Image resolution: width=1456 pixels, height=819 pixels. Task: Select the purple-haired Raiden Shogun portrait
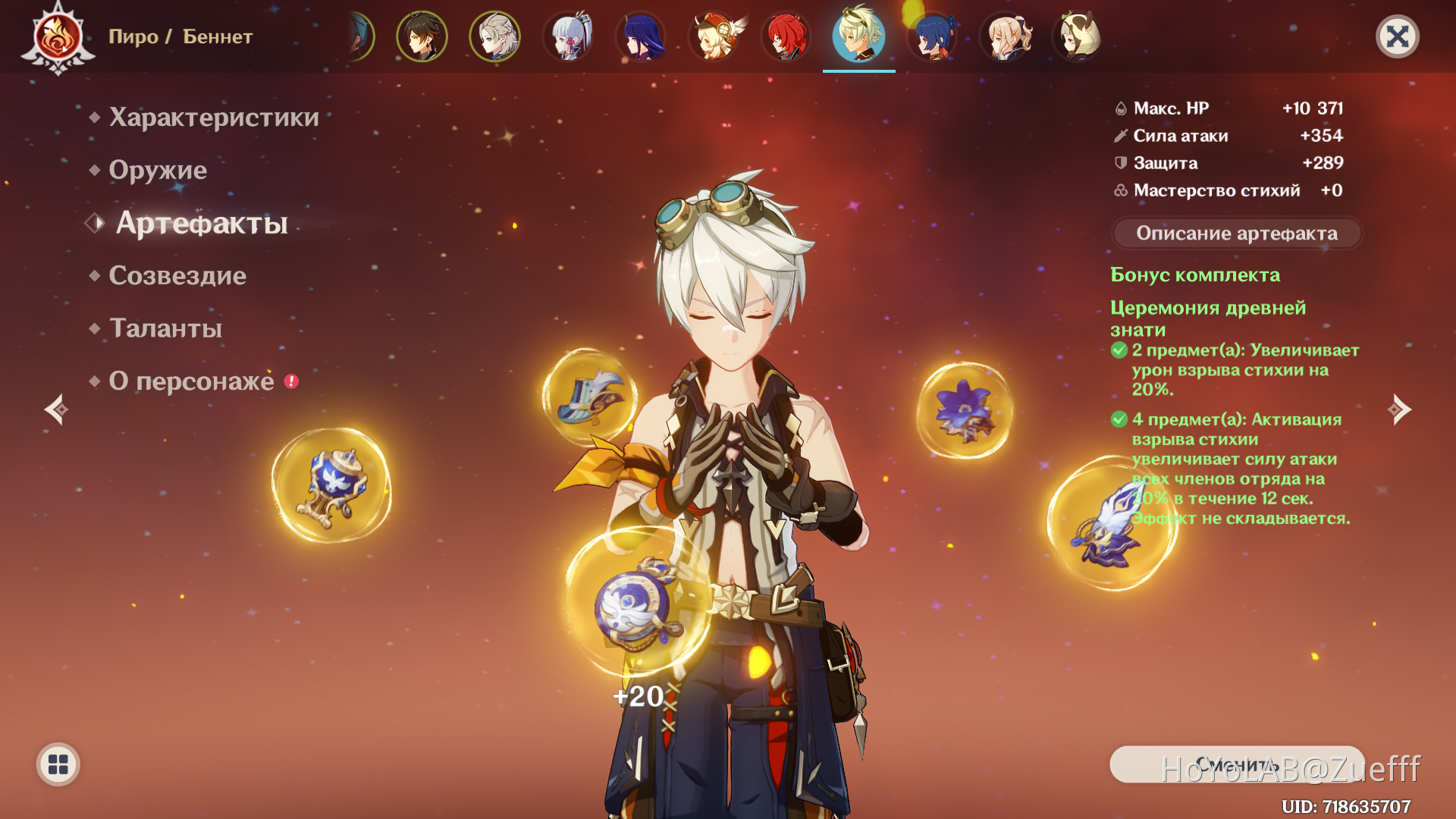pos(642,36)
